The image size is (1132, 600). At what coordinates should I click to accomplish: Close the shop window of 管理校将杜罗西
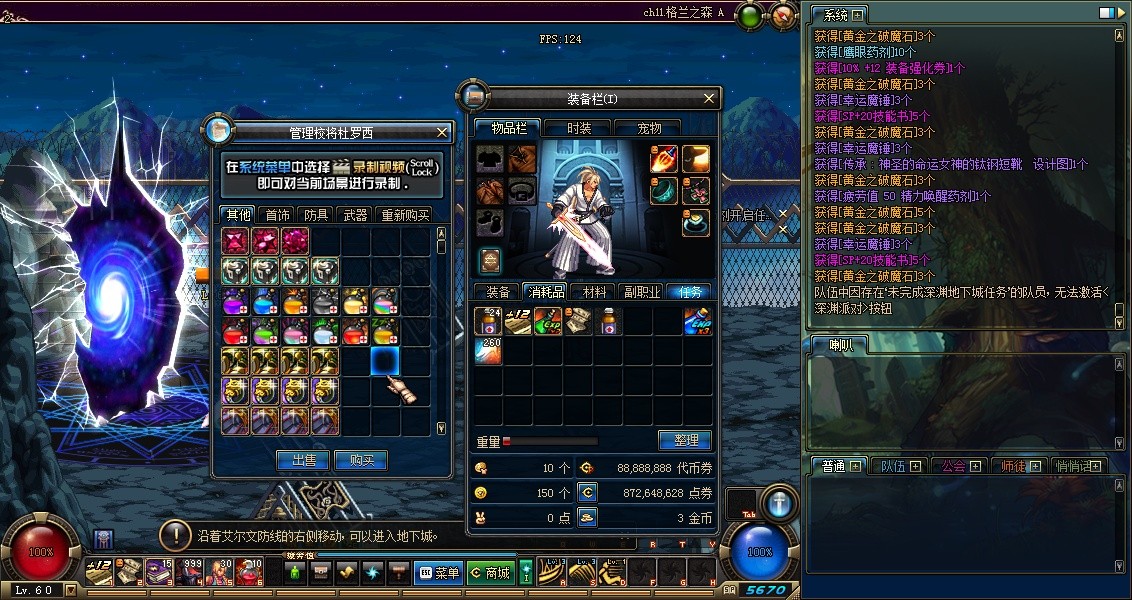(443, 132)
